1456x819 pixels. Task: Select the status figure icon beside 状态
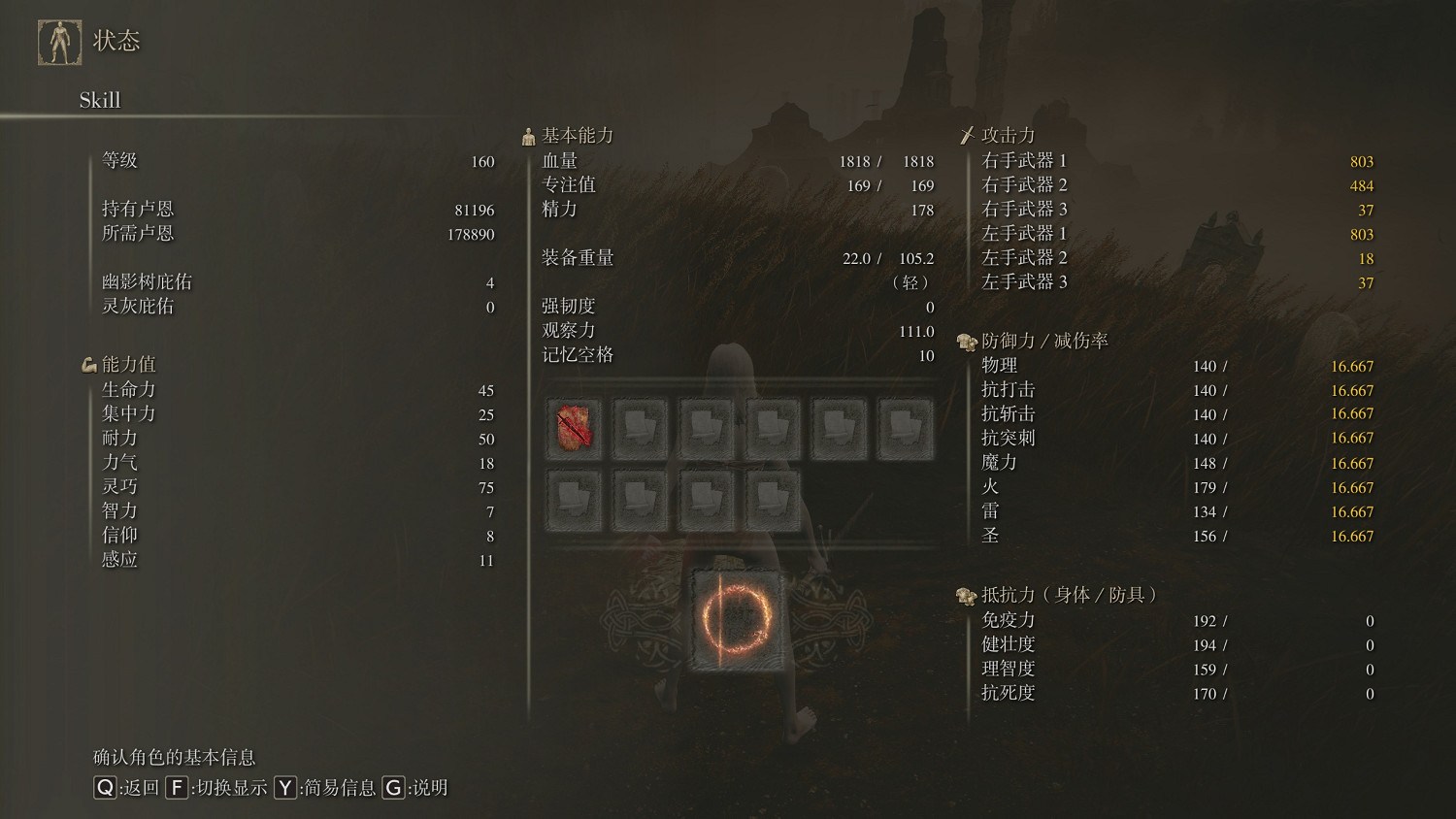[60, 41]
